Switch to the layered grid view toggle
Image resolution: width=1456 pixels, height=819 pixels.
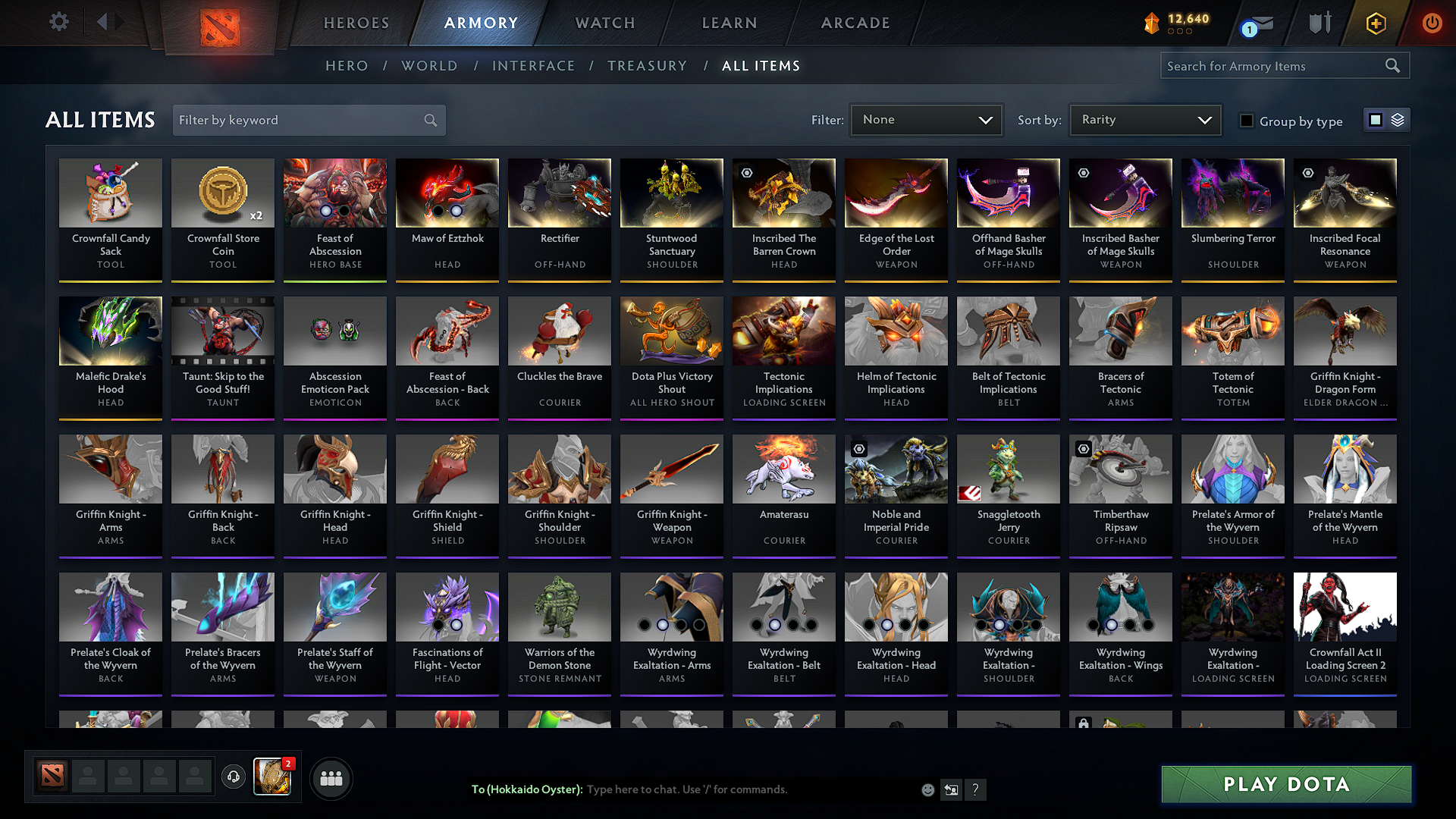tap(1396, 119)
